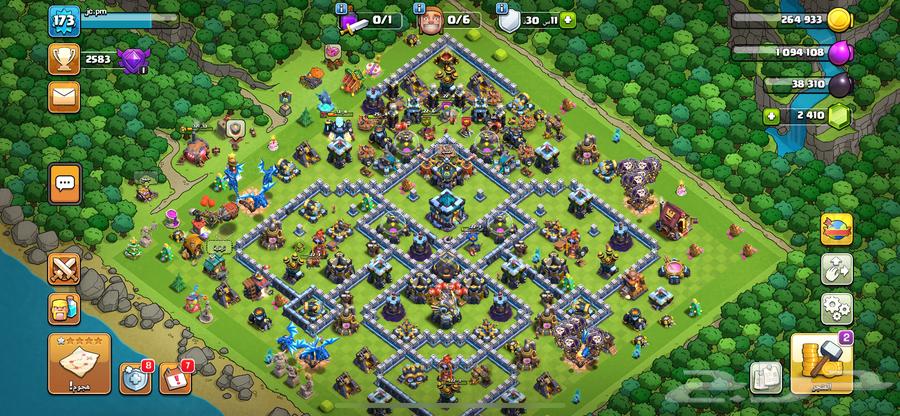
Task: Extend shield with the green arrow button
Action: pos(568,18)
